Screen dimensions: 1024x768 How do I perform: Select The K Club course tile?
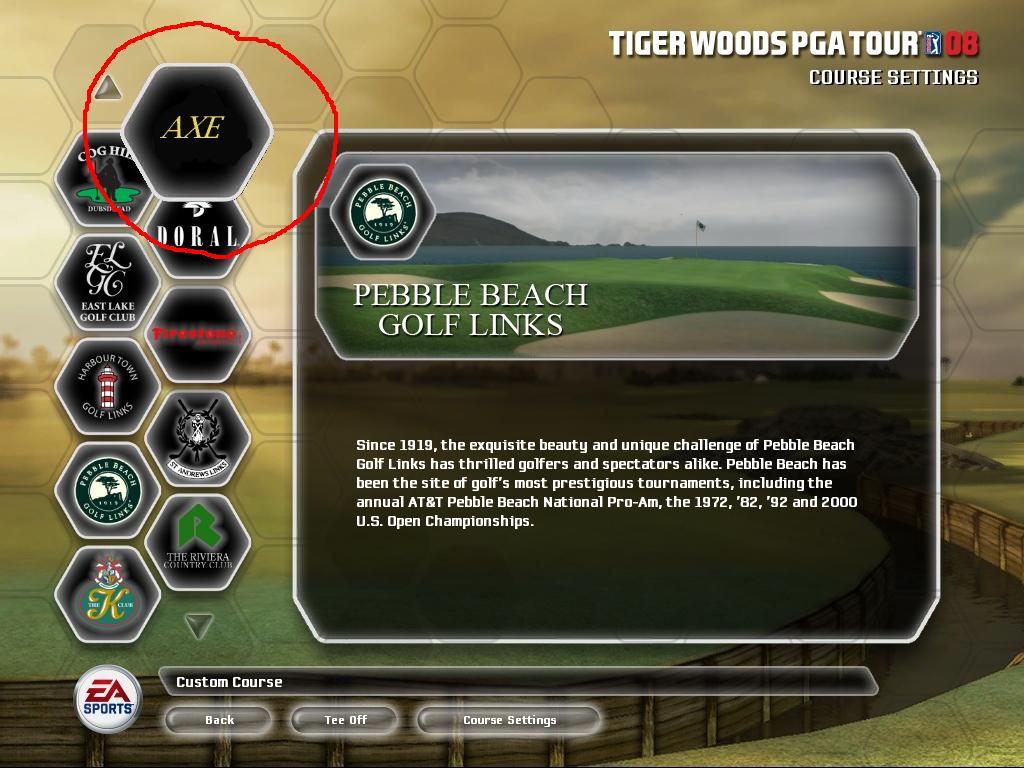click(x=107, y=594)
